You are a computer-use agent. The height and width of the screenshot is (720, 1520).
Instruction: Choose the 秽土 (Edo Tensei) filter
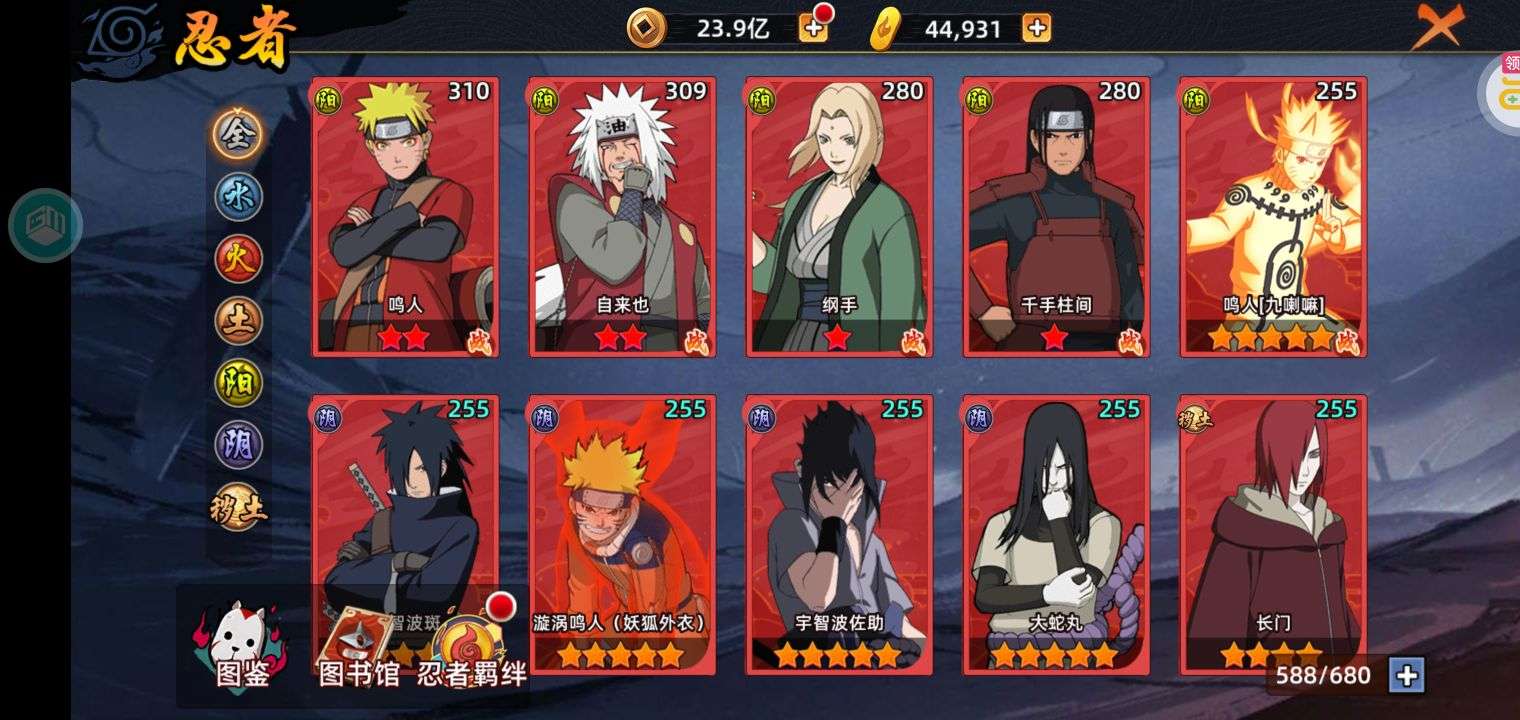click(x=238, y=507)
